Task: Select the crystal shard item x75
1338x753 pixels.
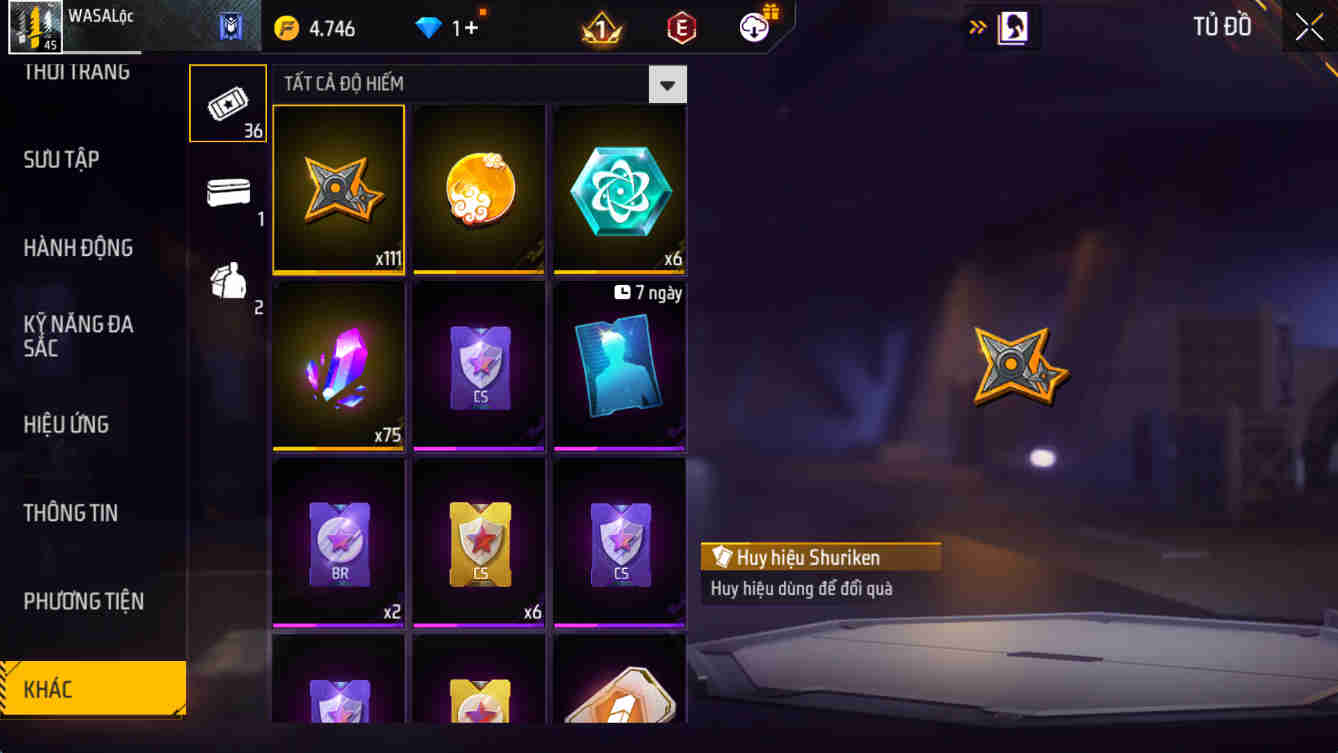Action: coord(338,365)
